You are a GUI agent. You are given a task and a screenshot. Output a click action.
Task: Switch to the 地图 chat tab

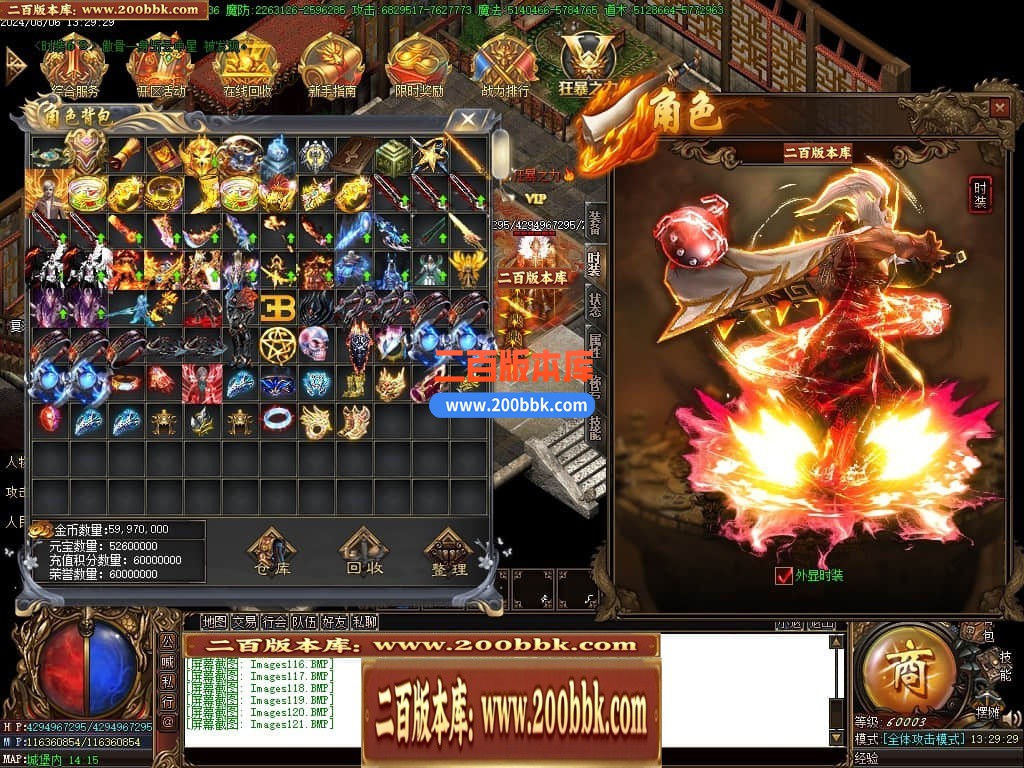click(x=214, y=622)
